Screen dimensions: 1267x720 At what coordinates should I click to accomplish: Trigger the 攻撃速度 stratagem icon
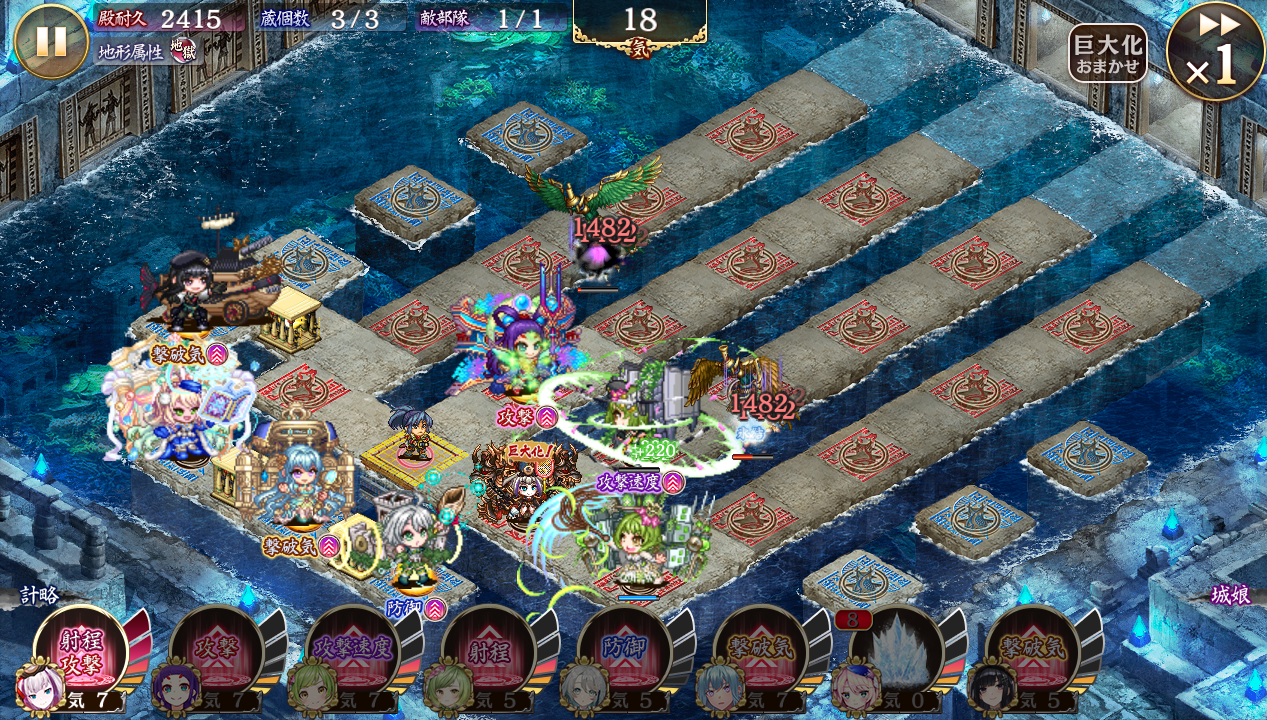click(352, 652)
